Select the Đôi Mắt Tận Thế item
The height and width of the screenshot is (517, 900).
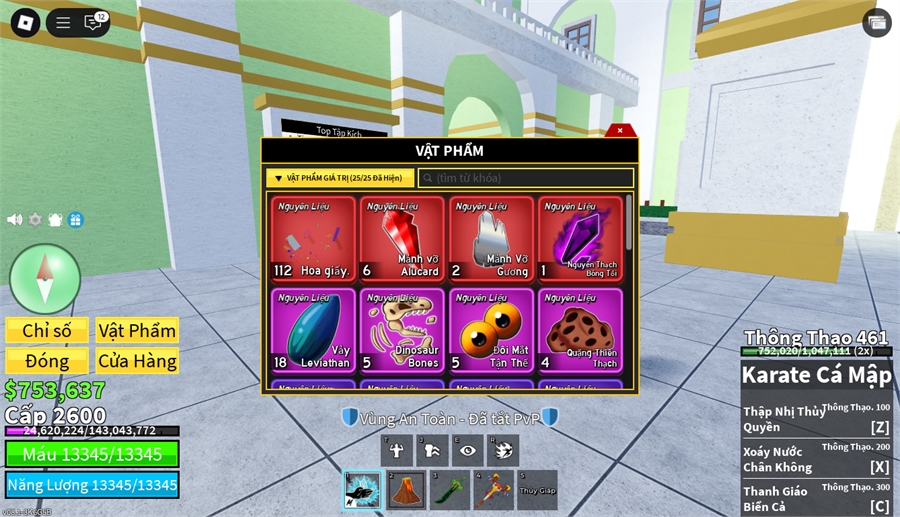pos(491,330)
